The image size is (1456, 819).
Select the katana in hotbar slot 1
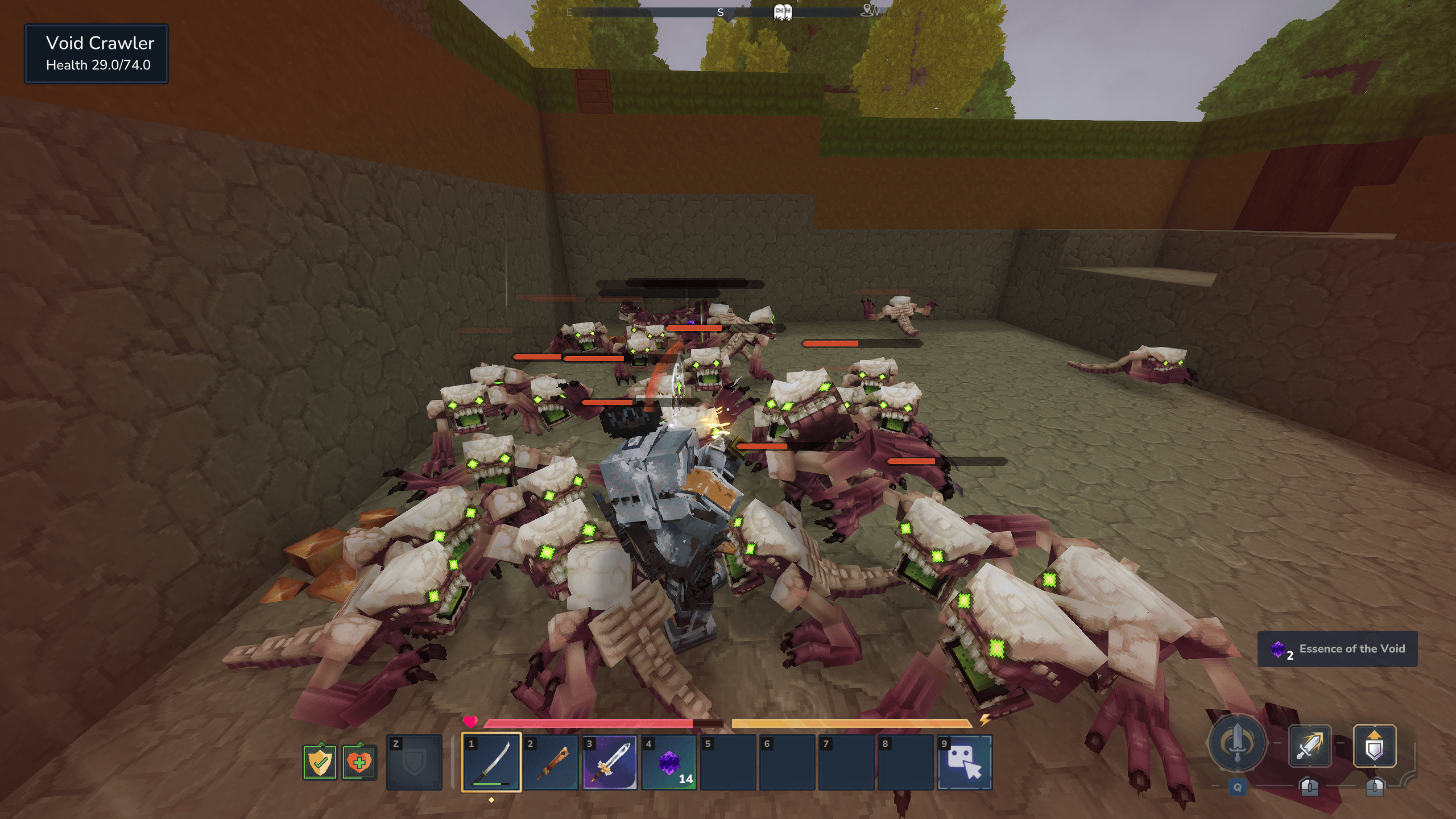tap(491, 762)
